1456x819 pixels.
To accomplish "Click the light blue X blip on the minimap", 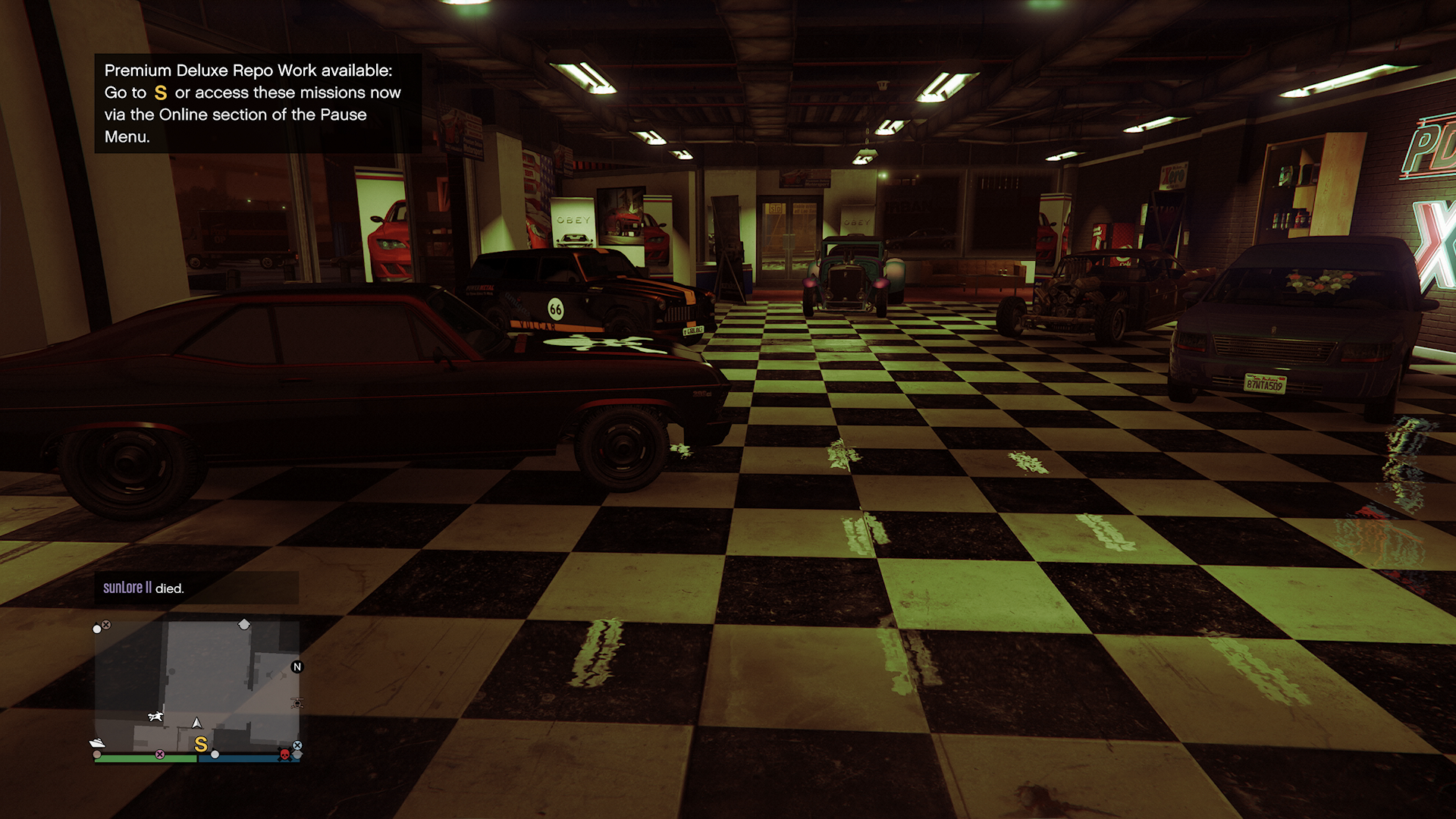I will click(x=297, y=745).
